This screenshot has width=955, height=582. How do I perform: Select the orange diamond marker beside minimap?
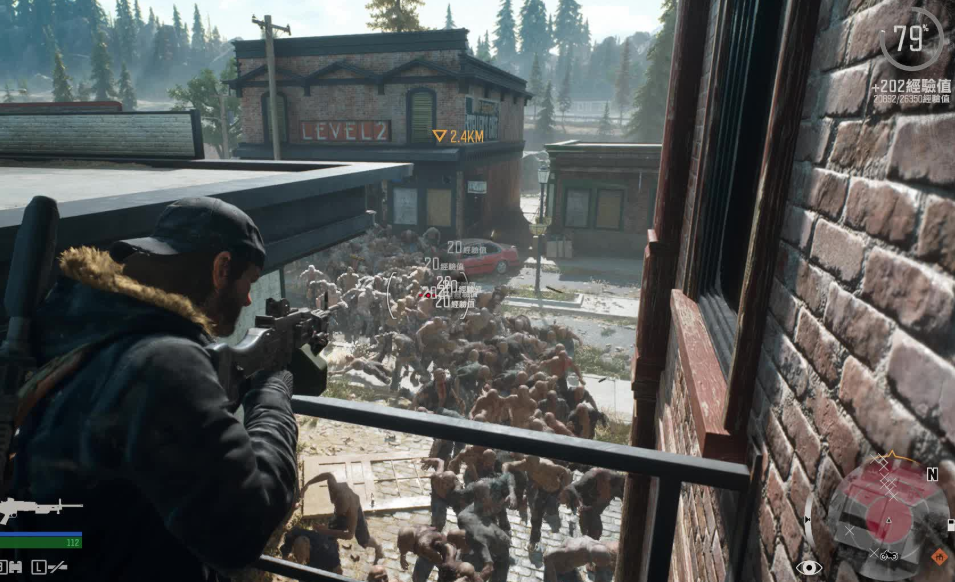click(x=938, y=556)
